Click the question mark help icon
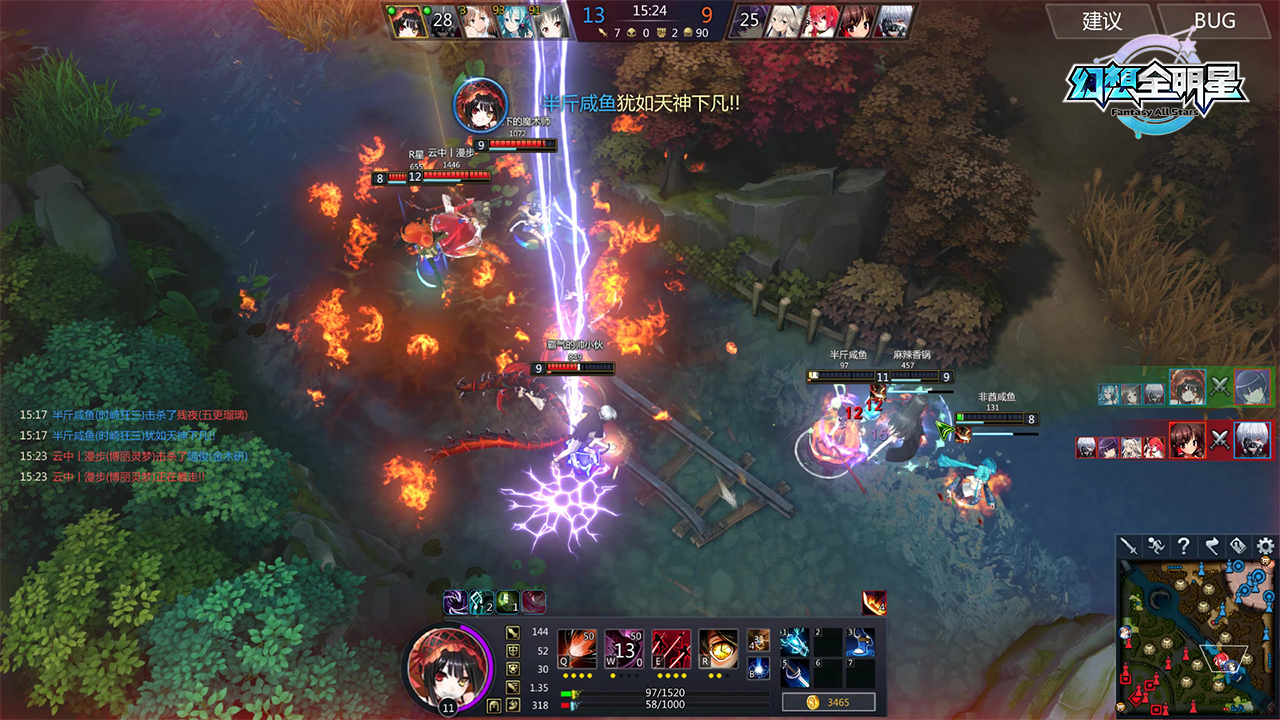This screenshot has width=1280, height=720. point(1184,546)
